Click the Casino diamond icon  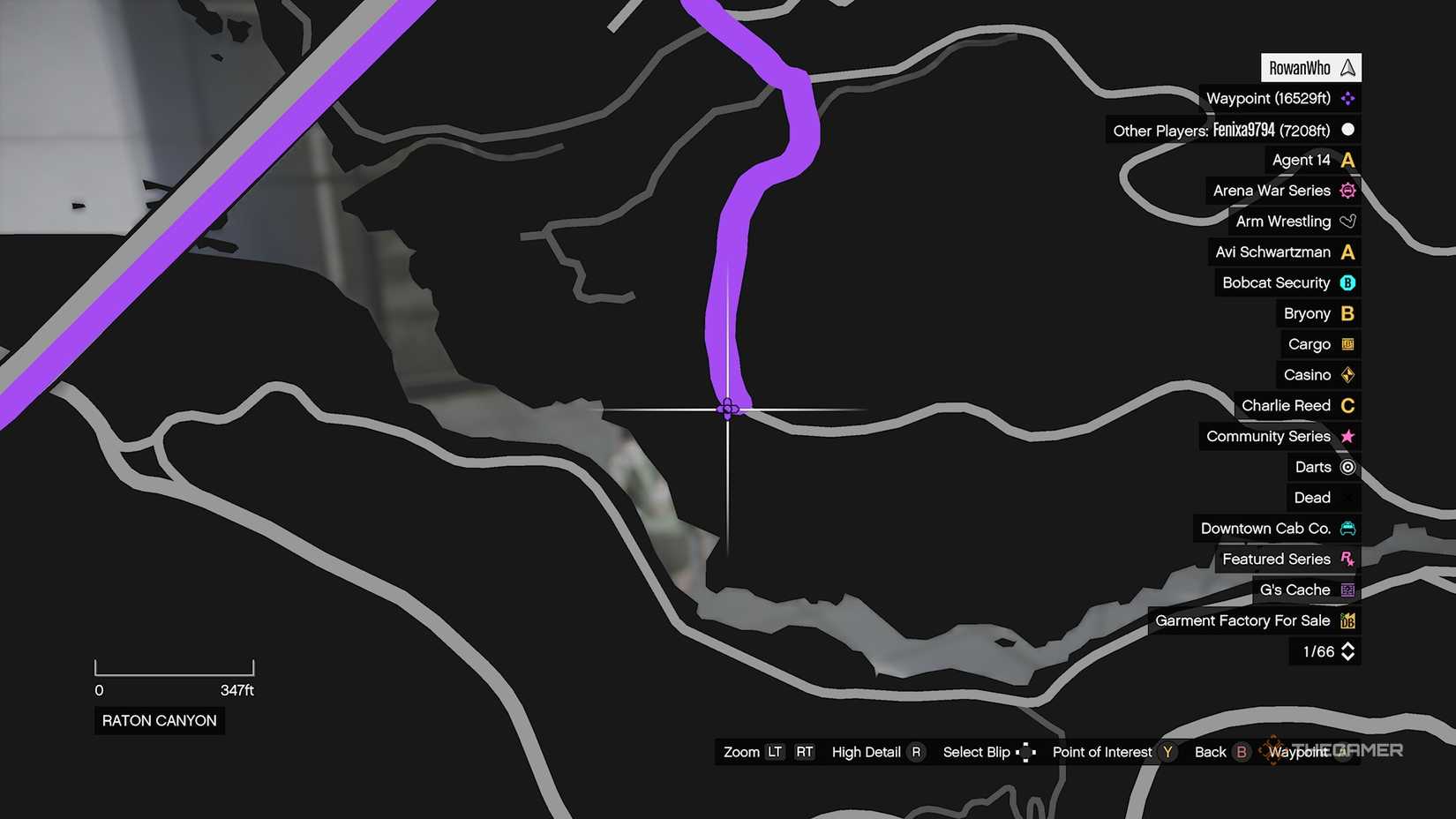(1347, 374)
